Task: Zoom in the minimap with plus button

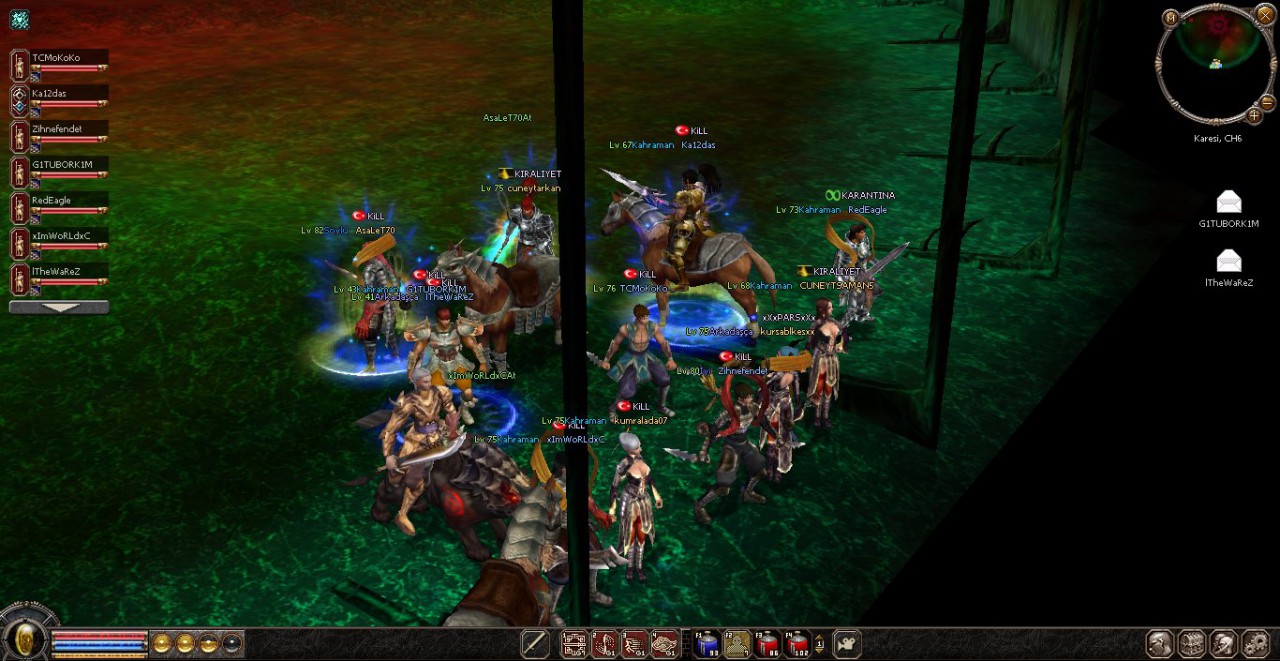Action: point(1254,116)
